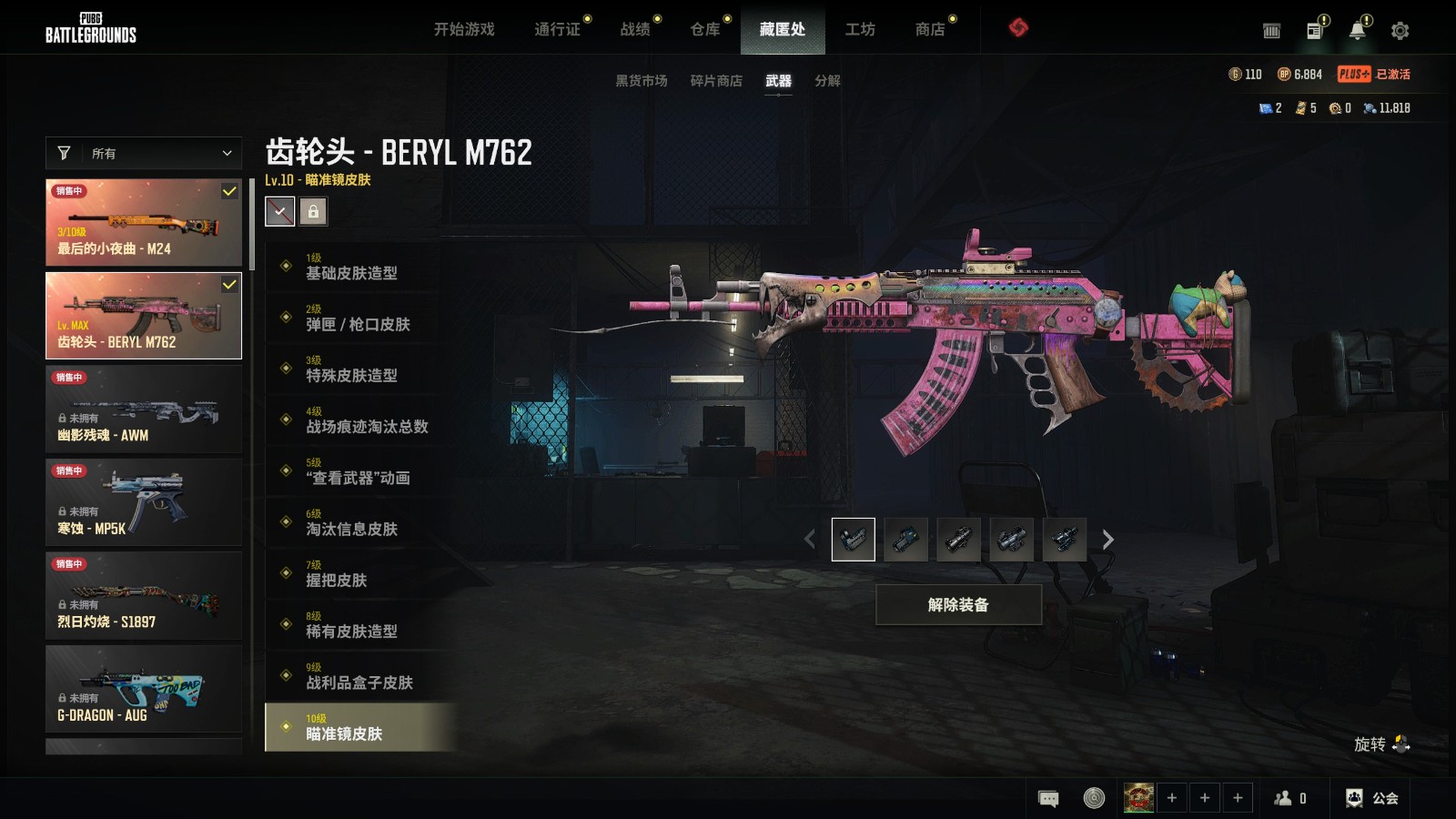Open the 战绩 tab
Image resolution: width=1456 pixels, height=819 pixels.
(x=635, y=29)
